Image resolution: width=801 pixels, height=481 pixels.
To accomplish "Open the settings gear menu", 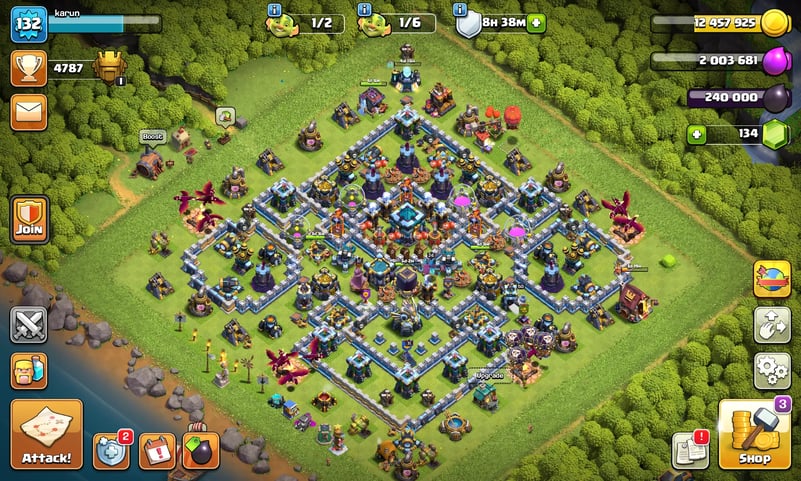I will (772, 370).
